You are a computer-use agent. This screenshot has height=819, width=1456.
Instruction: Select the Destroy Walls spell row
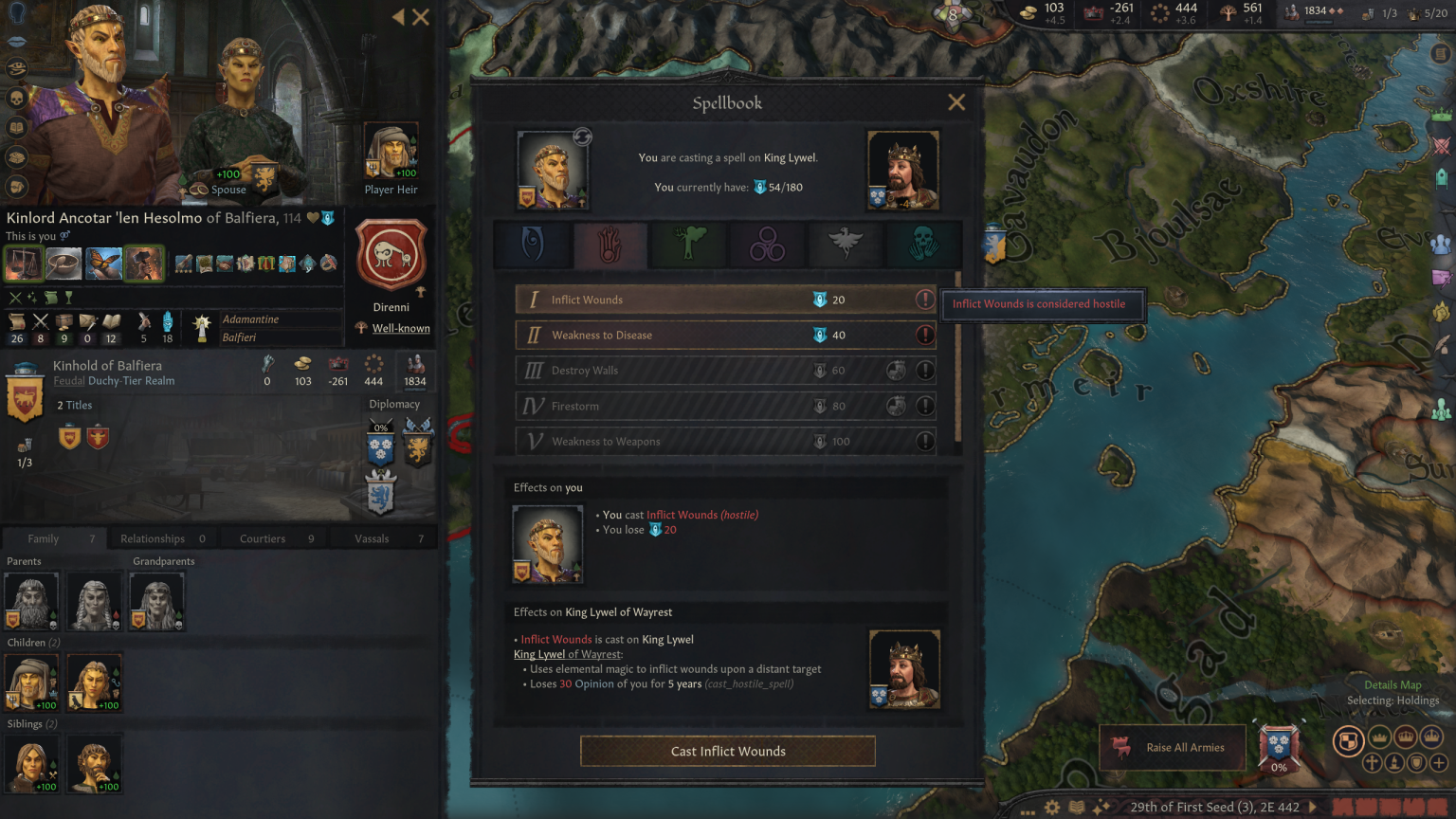click(664, 371)
